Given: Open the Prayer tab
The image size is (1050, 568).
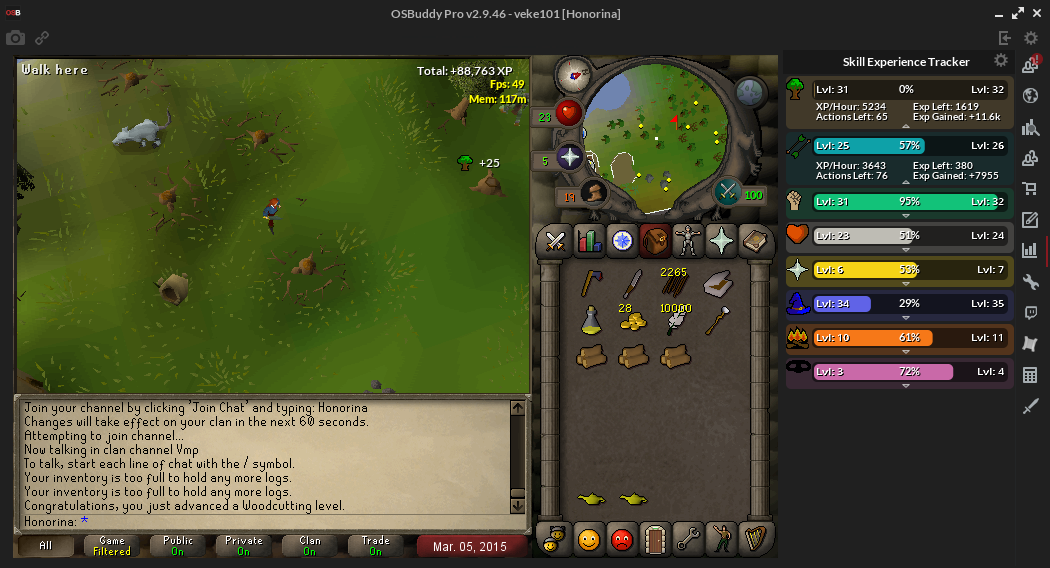Looking at the screenshot, I should pos(720,241).
